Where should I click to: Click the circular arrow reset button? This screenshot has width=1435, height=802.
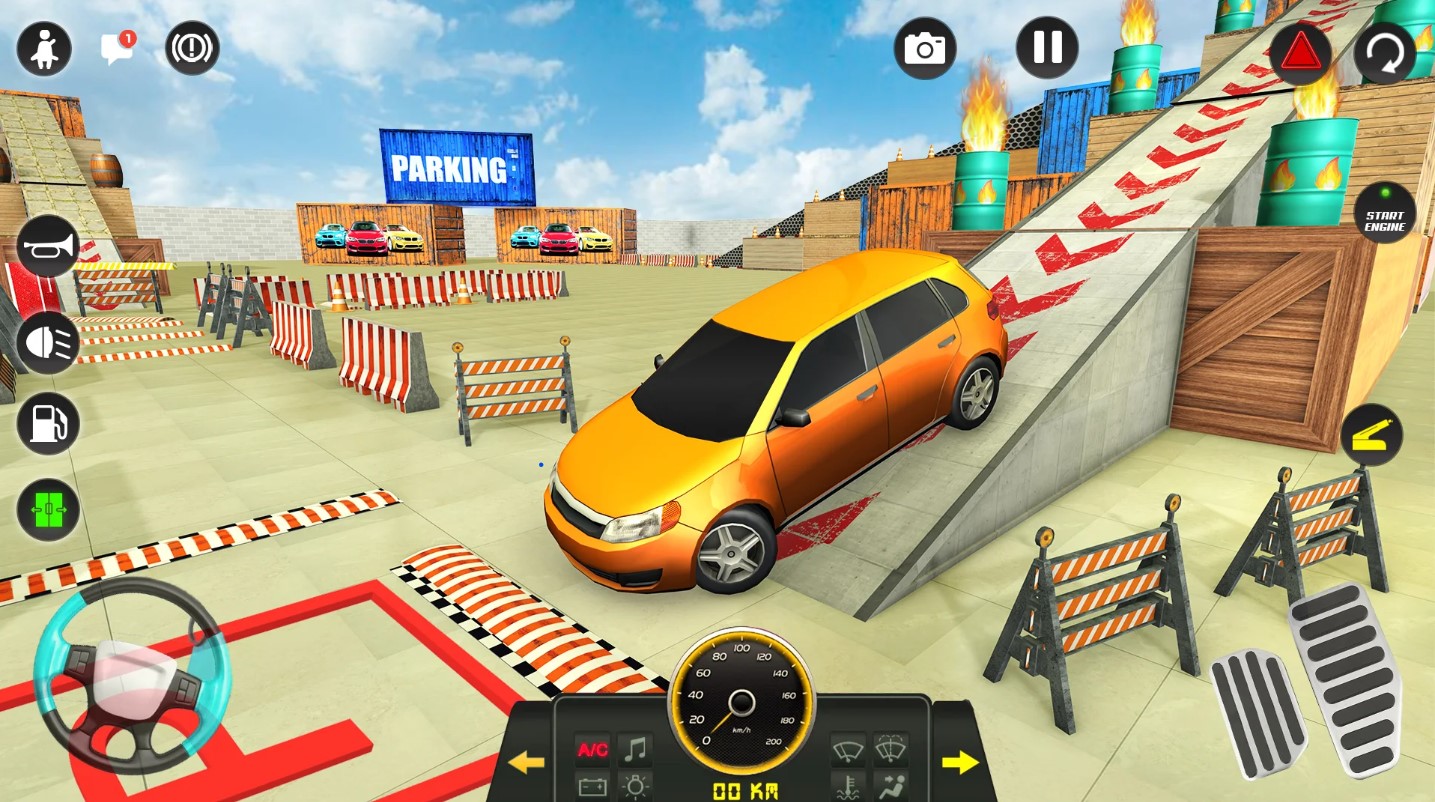[1385, 52]
